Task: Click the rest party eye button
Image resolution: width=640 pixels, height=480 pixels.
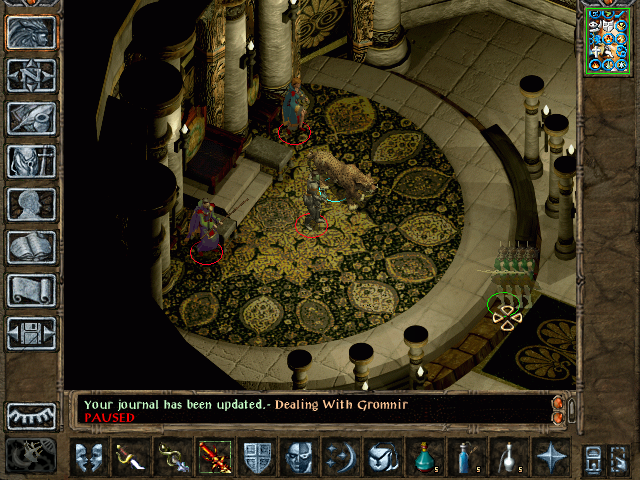Action: coord(32,414)
